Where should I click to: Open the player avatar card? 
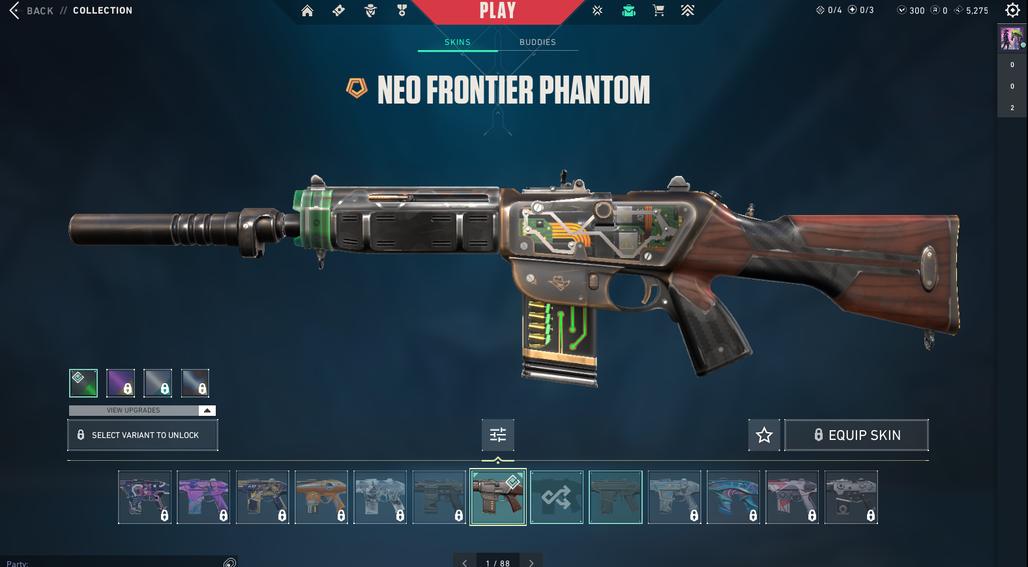click(x=1011, y=38)
